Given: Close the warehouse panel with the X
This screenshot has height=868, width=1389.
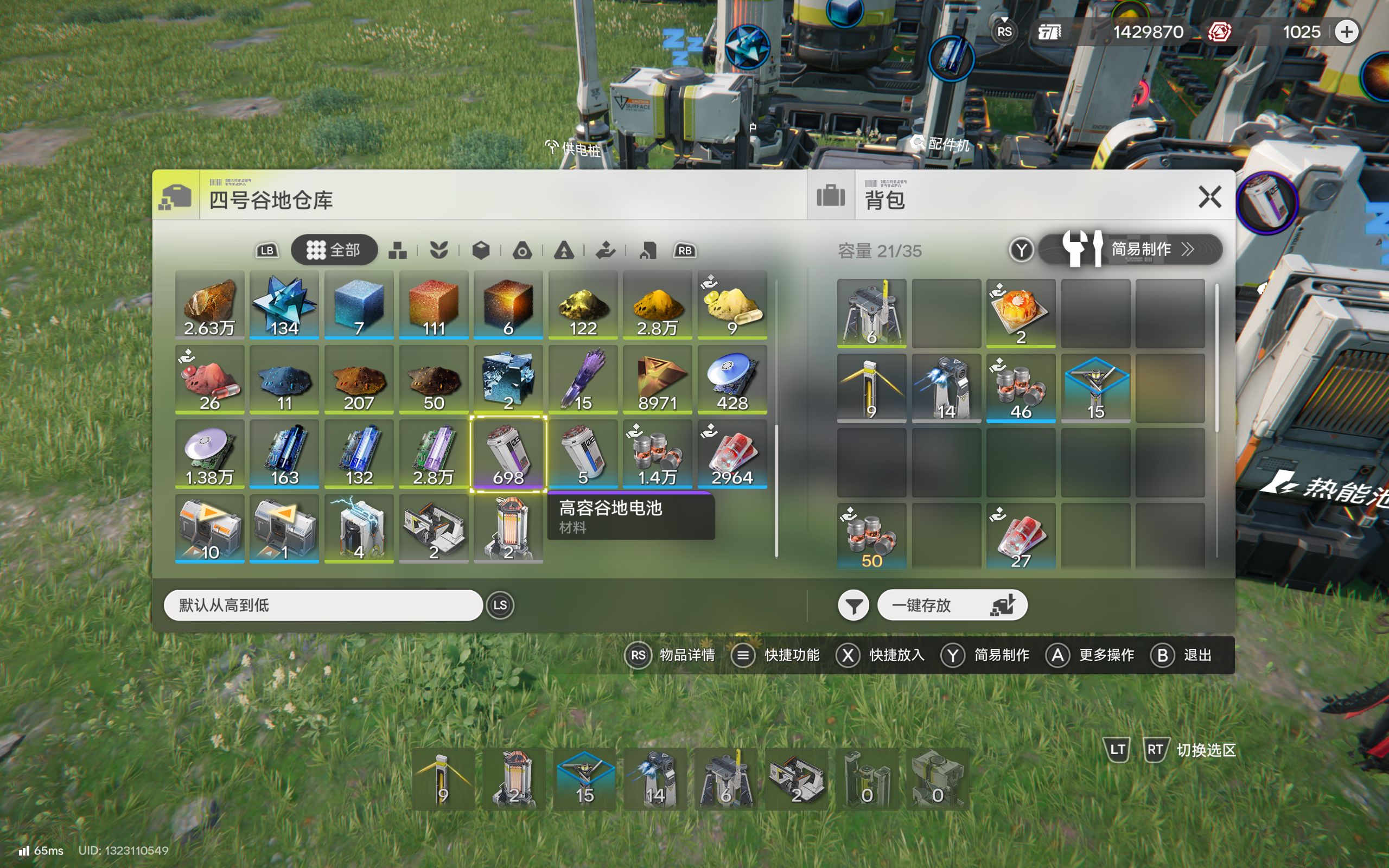Looking at the screenshot, I should 1209,197.
